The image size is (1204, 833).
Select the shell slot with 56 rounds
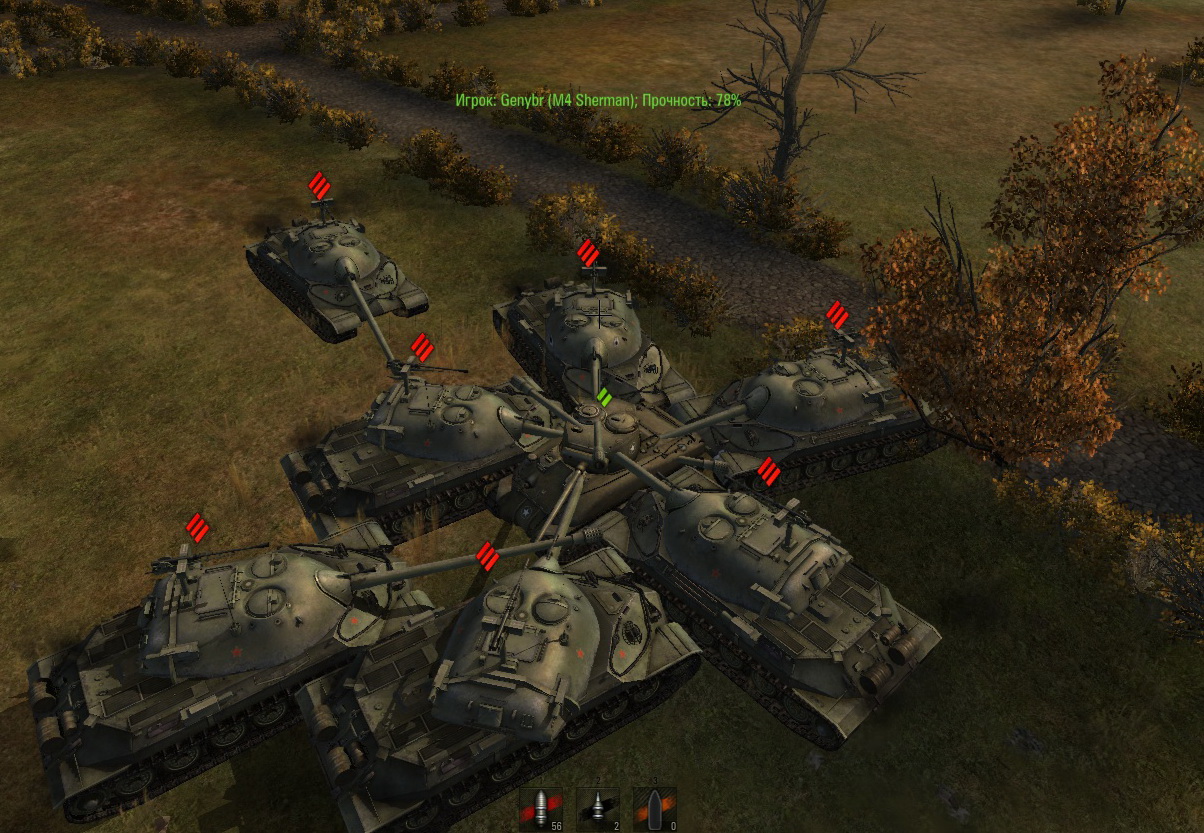click(x=540, y=810)
